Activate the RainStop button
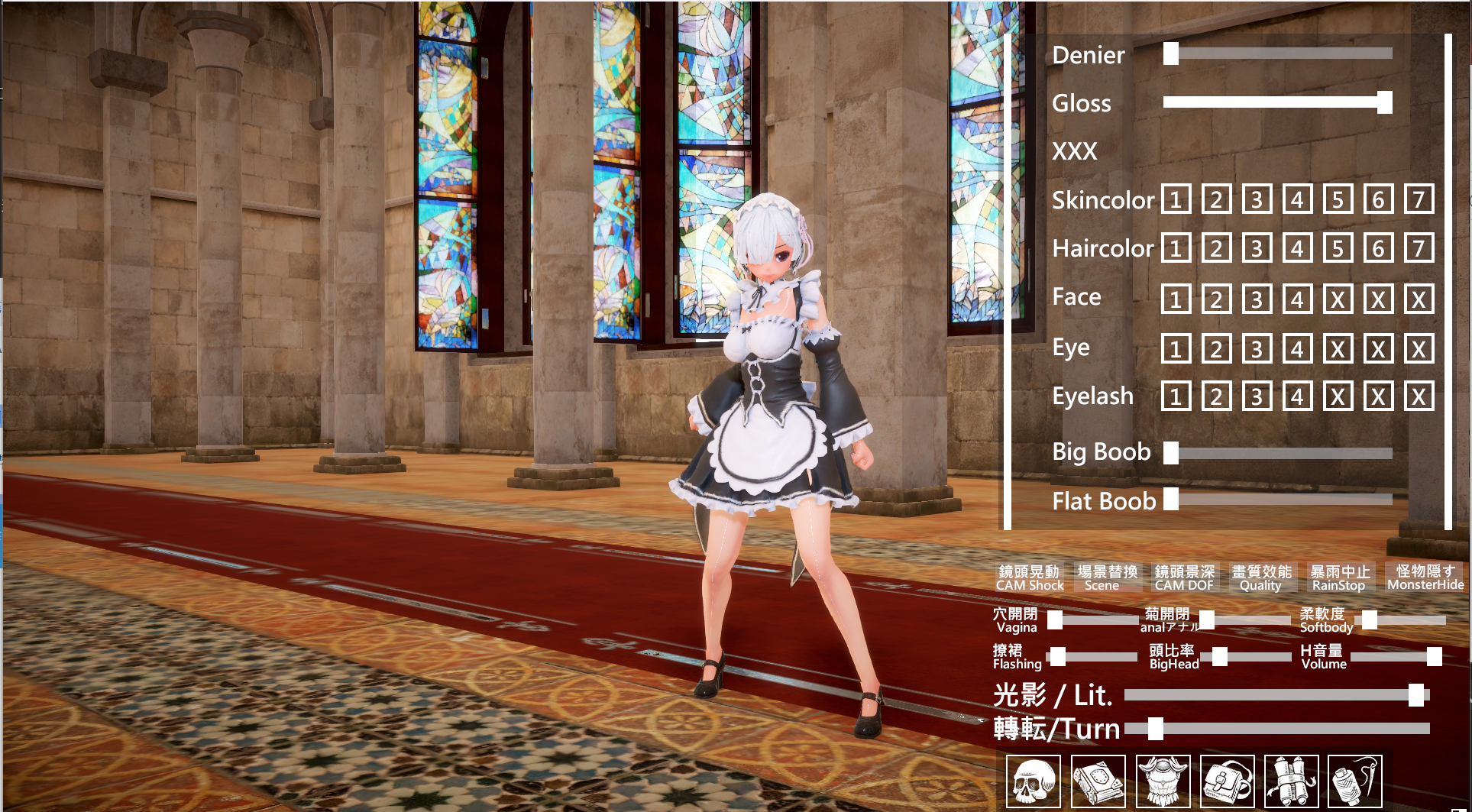The width and height of the screenshot is (1472, 812). pos(1339,577)
